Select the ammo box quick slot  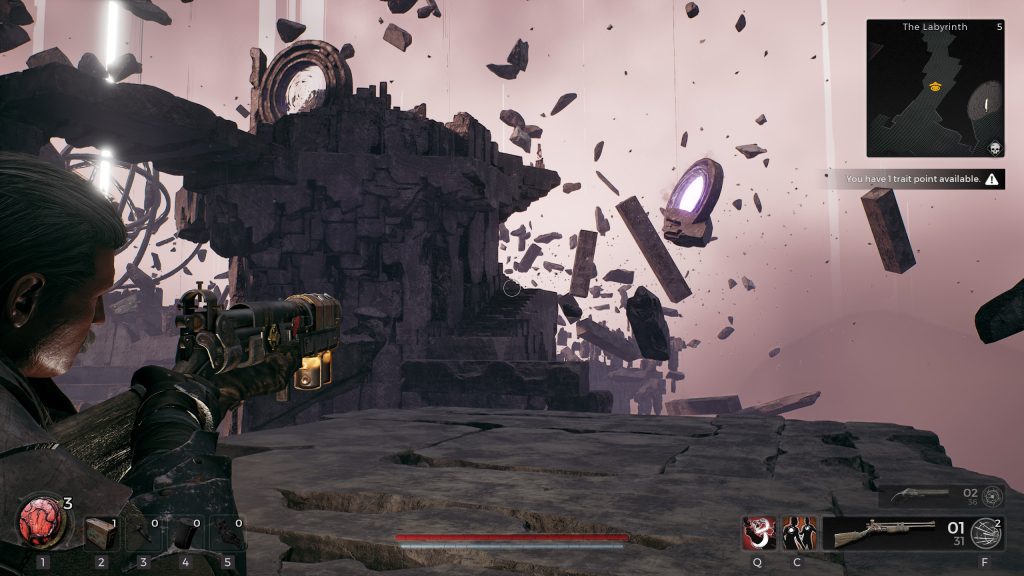pyautogui.click(x=100, y=533)
